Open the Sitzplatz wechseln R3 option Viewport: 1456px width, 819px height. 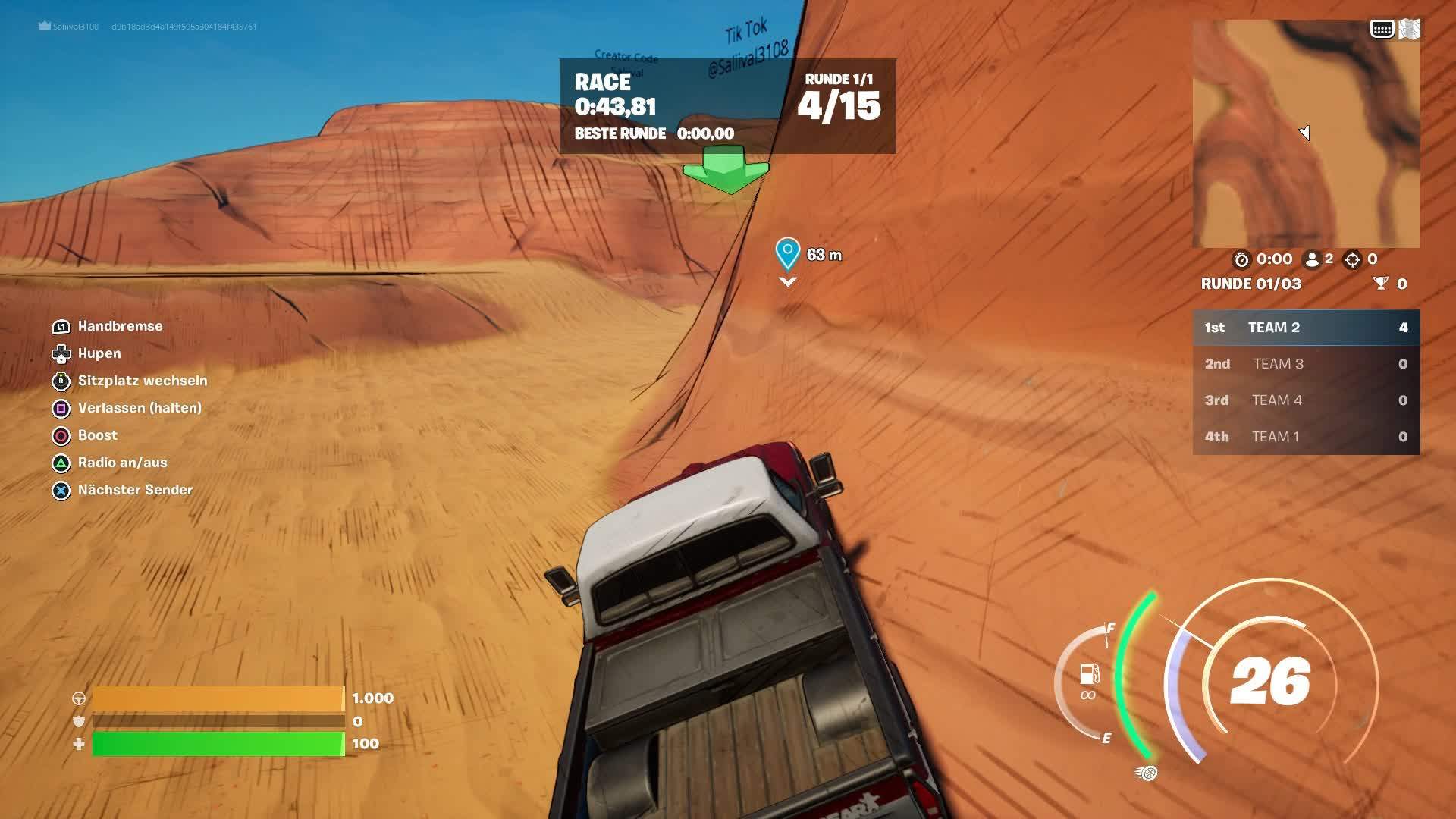(x=60, y=381)
